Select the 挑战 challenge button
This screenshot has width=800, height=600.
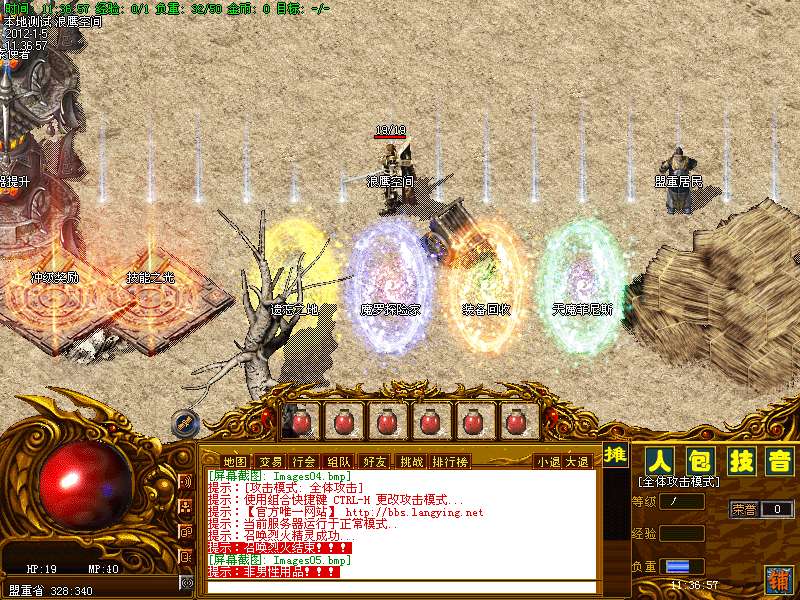pos(411,461)
